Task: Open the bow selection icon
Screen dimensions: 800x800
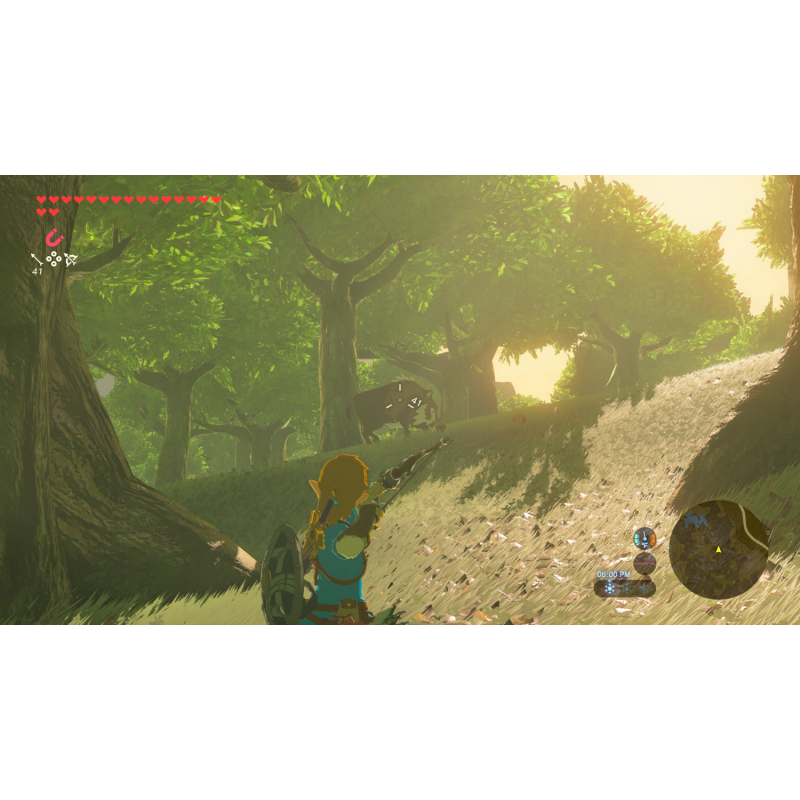Action: (x=72, y=260)
